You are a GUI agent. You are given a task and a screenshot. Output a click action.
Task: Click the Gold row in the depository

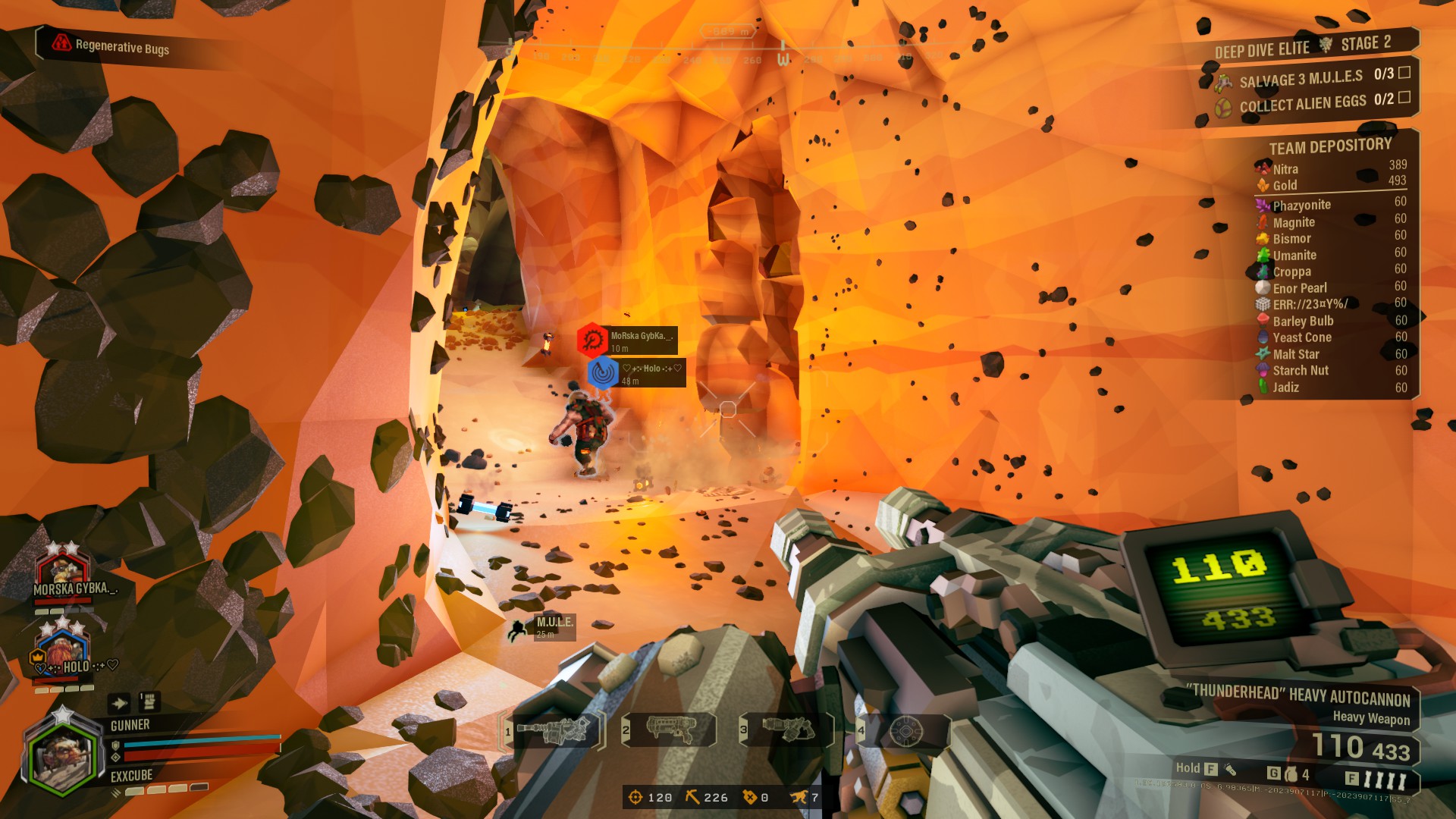pyautogui.click(x=1330, y=185)
